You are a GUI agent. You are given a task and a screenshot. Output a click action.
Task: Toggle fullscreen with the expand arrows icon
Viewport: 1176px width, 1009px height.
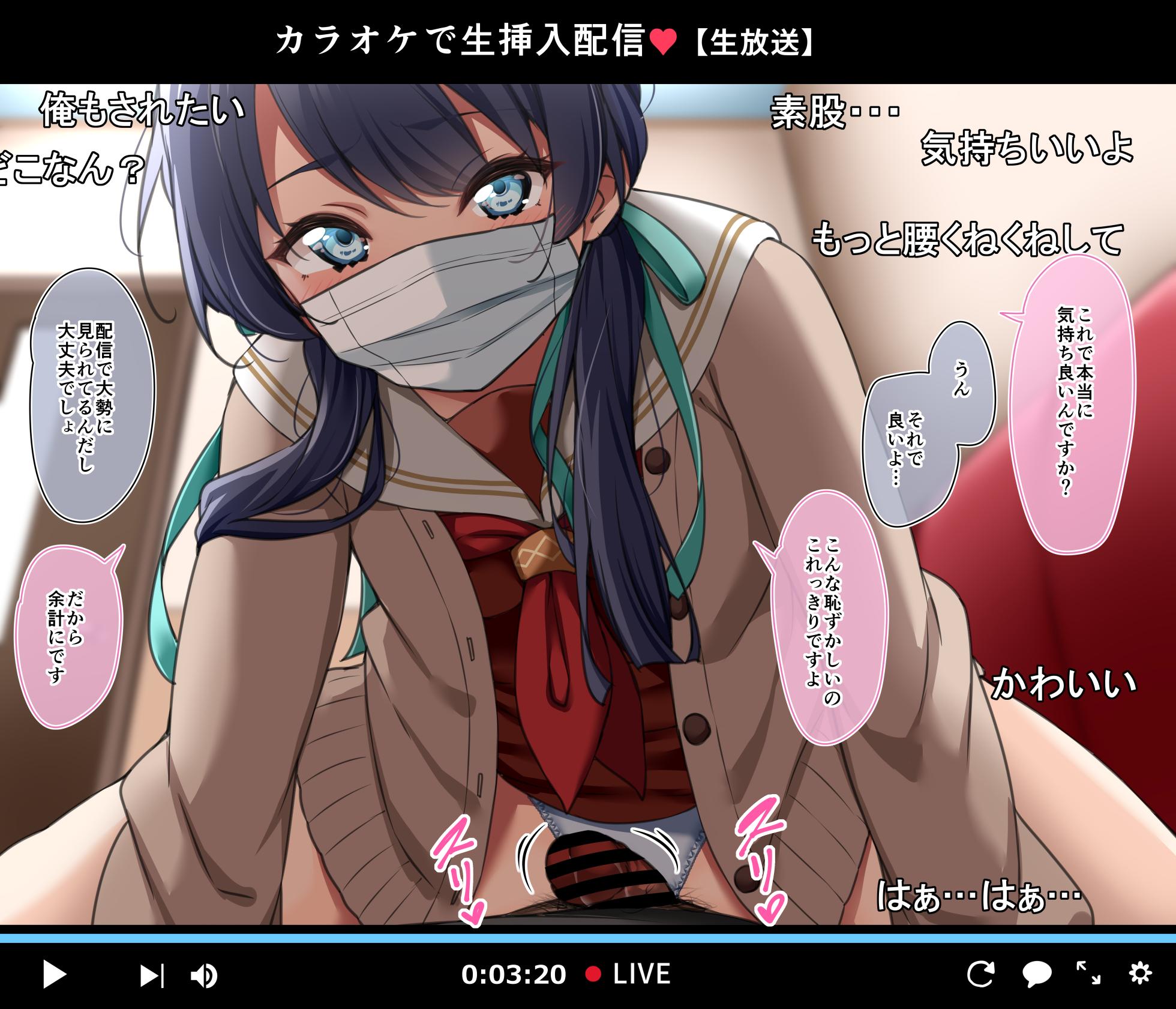click(x=1089, y=974)
